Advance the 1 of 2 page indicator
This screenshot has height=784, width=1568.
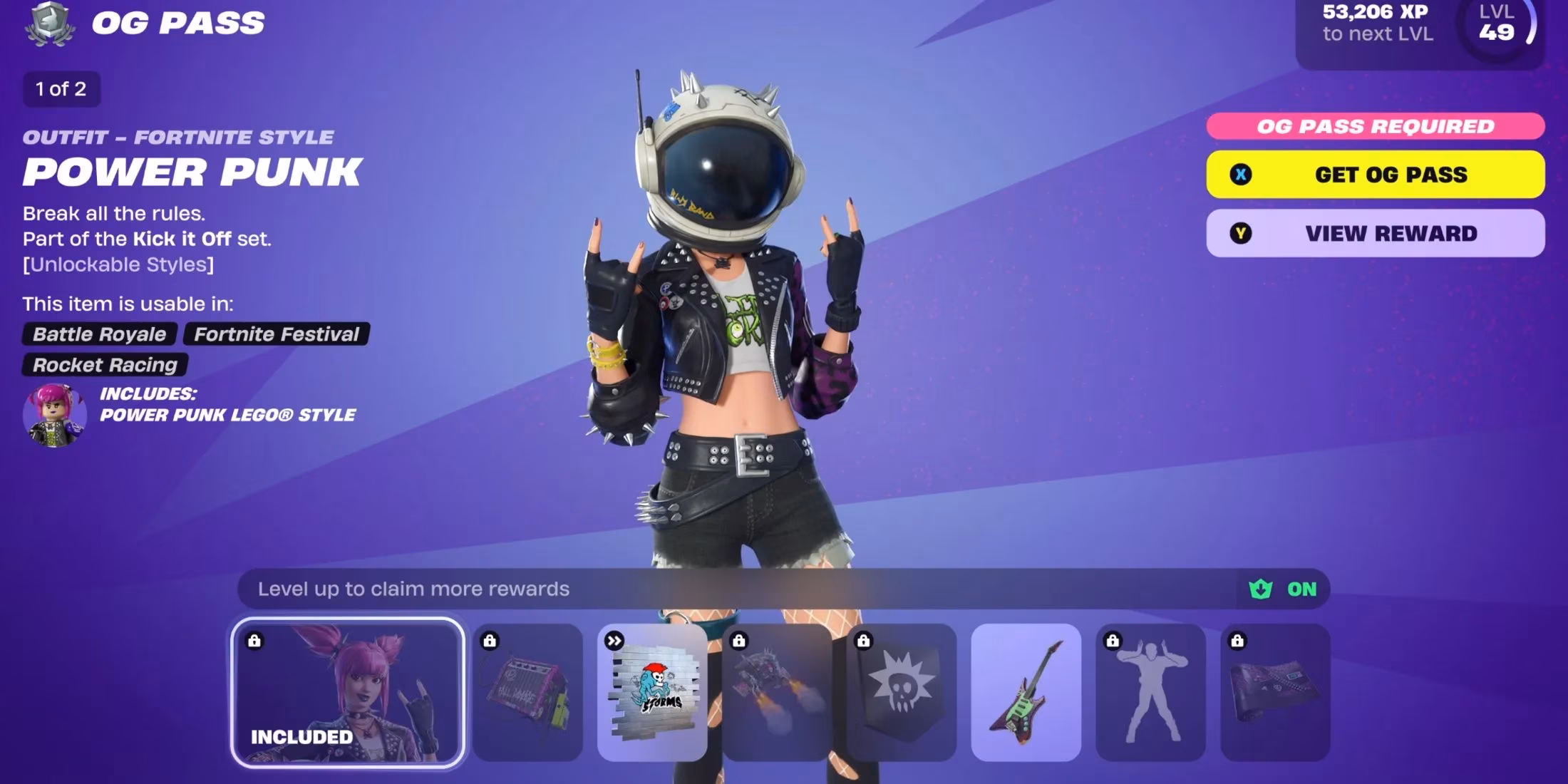click(61, 89)
